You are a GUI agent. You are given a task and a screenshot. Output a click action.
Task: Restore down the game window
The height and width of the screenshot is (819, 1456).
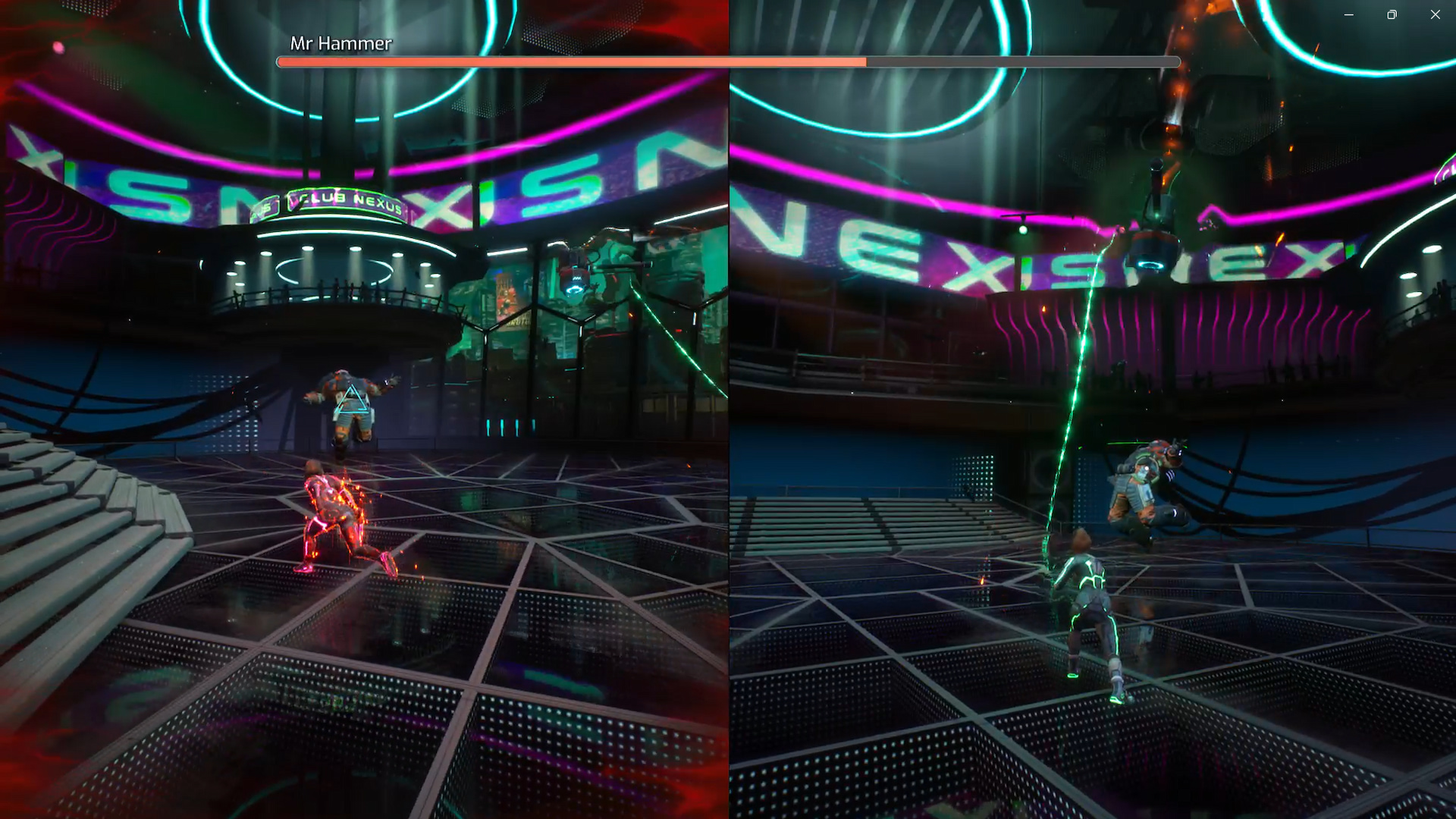[x=1392, y=14]
